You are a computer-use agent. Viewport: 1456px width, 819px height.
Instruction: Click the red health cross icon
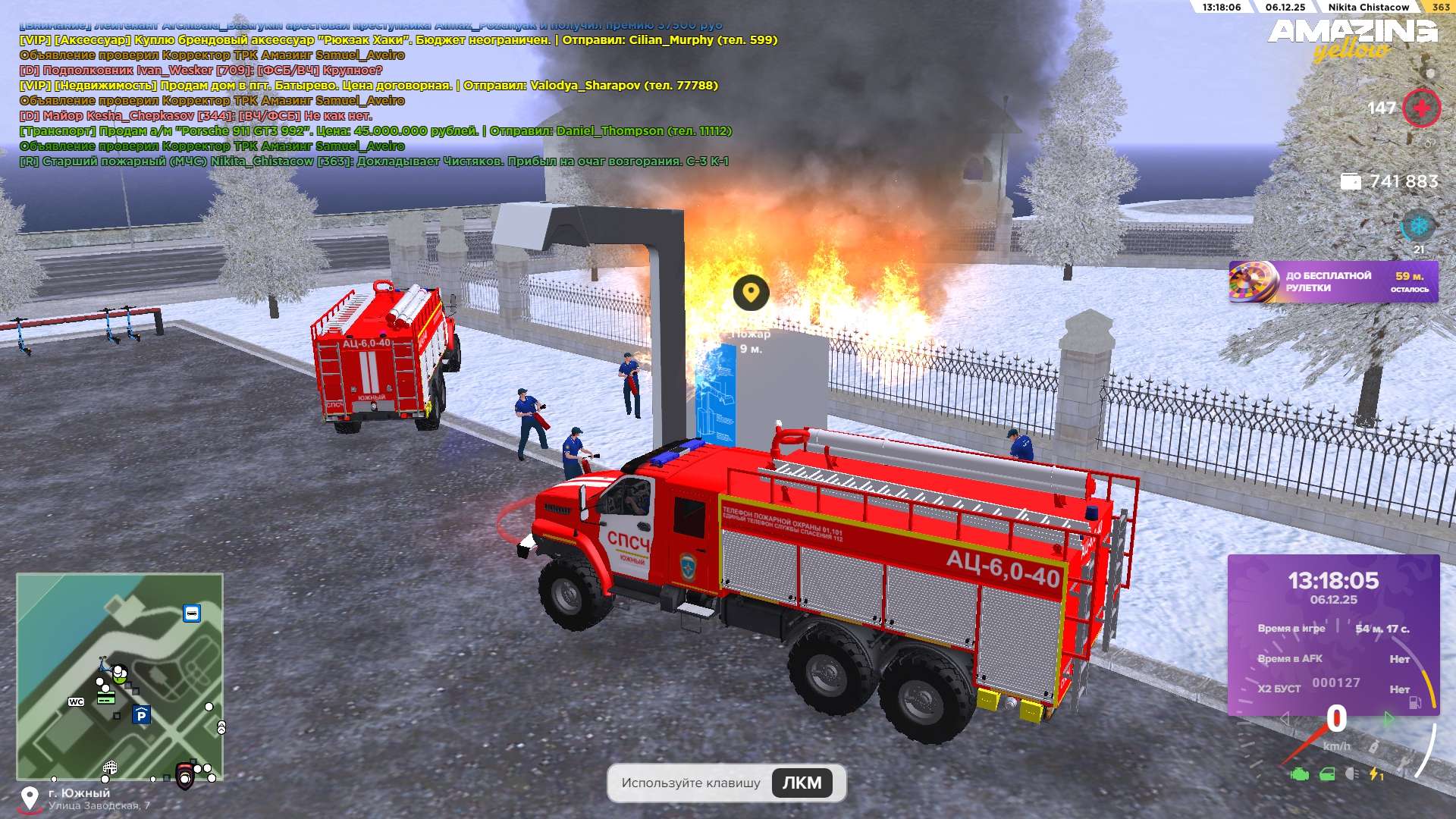[x=1421, y=108]
